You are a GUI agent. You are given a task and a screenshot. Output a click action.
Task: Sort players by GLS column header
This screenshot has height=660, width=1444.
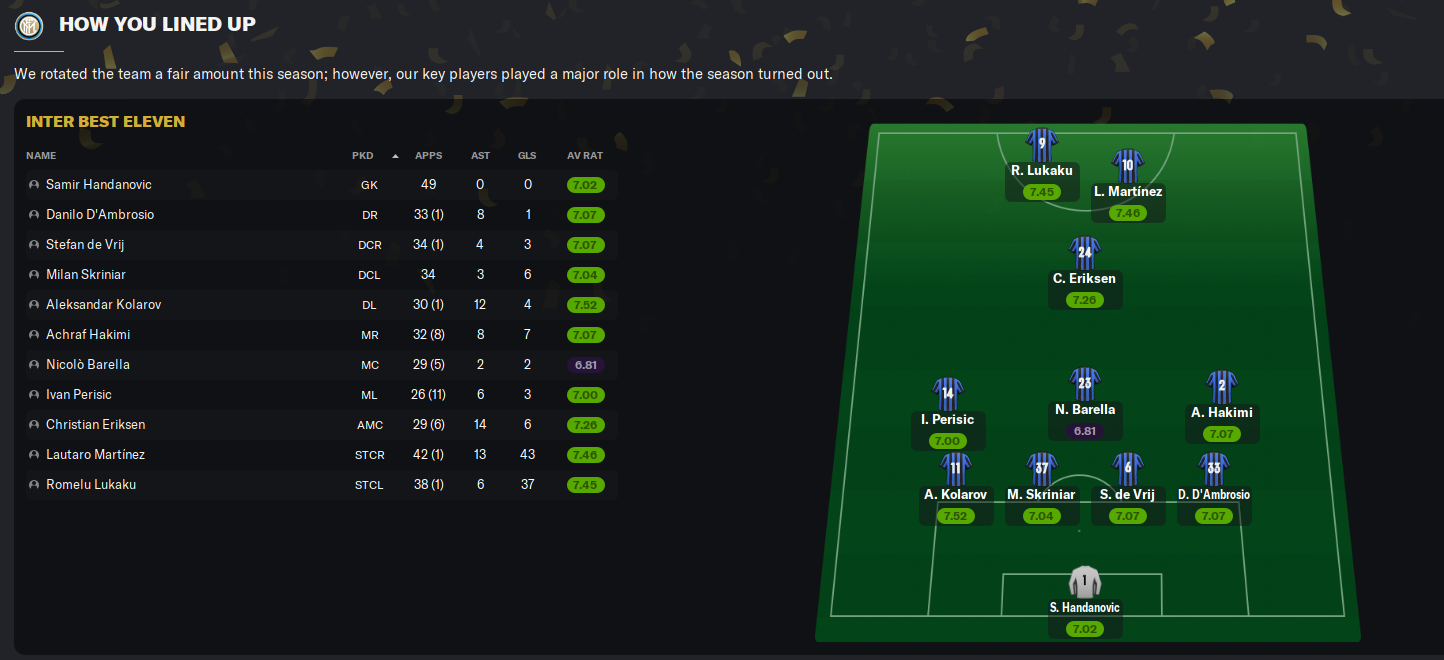pos(527,156)
